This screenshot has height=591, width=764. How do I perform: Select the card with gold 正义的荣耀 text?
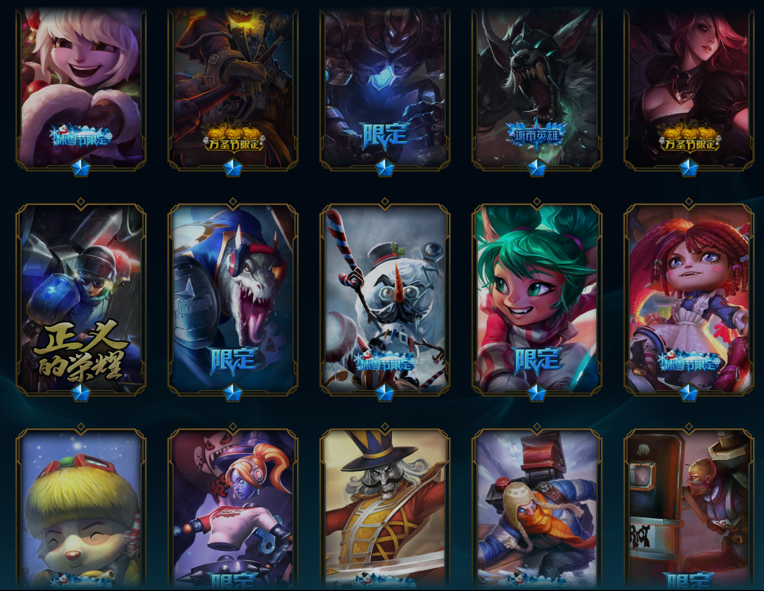(x=81, y=298)
